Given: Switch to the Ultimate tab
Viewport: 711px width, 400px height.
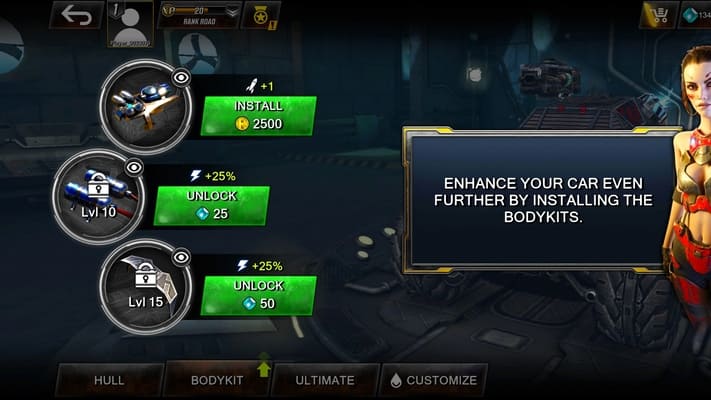Looking at the screenshot, I should (325, 380).
